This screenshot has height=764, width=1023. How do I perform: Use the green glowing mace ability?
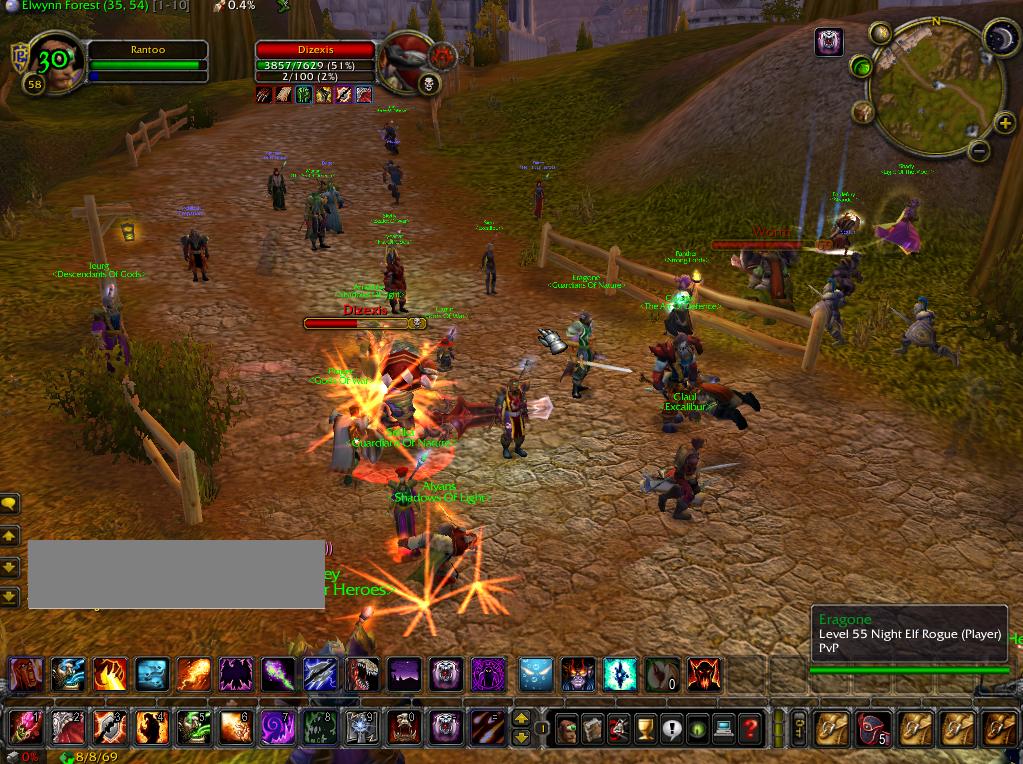(278, 675)
